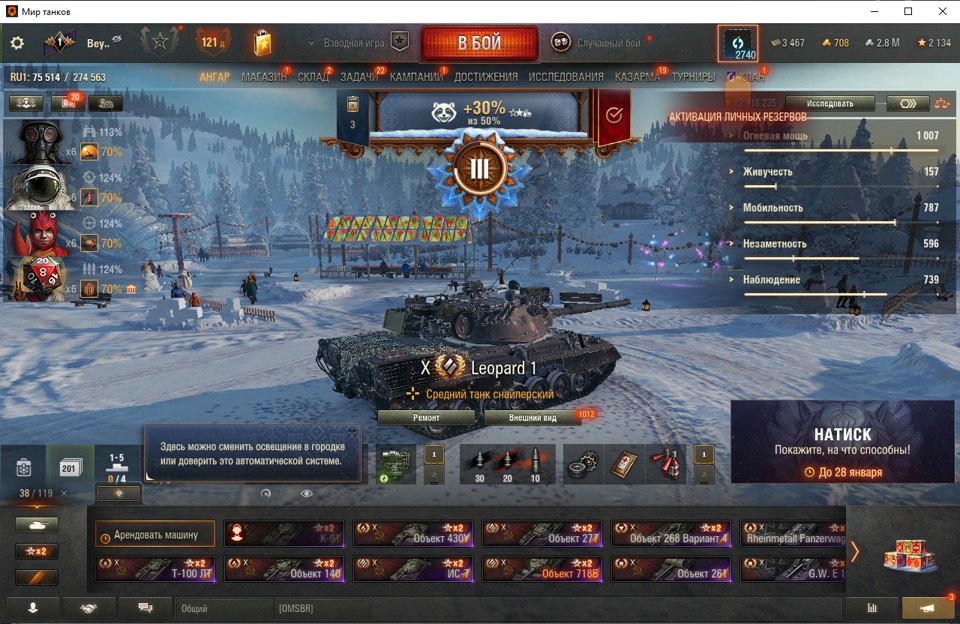The width and height of the screenshot is (960, 624).
Task: Switch to the МАГАЗИН tab
Action: pos(264,77)
